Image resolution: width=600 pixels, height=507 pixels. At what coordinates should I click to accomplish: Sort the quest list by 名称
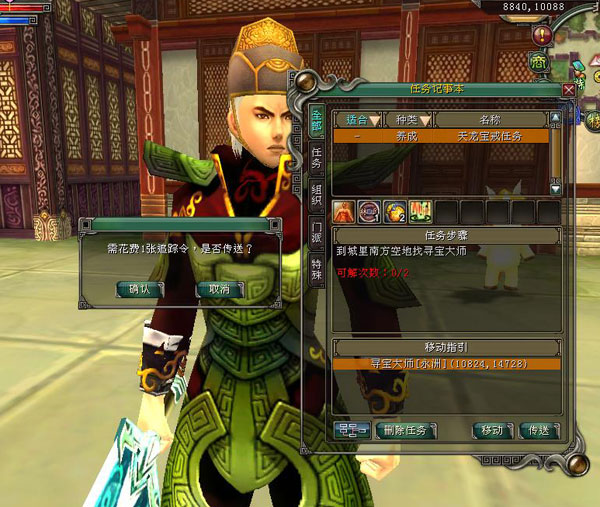[x=490, y=120]
